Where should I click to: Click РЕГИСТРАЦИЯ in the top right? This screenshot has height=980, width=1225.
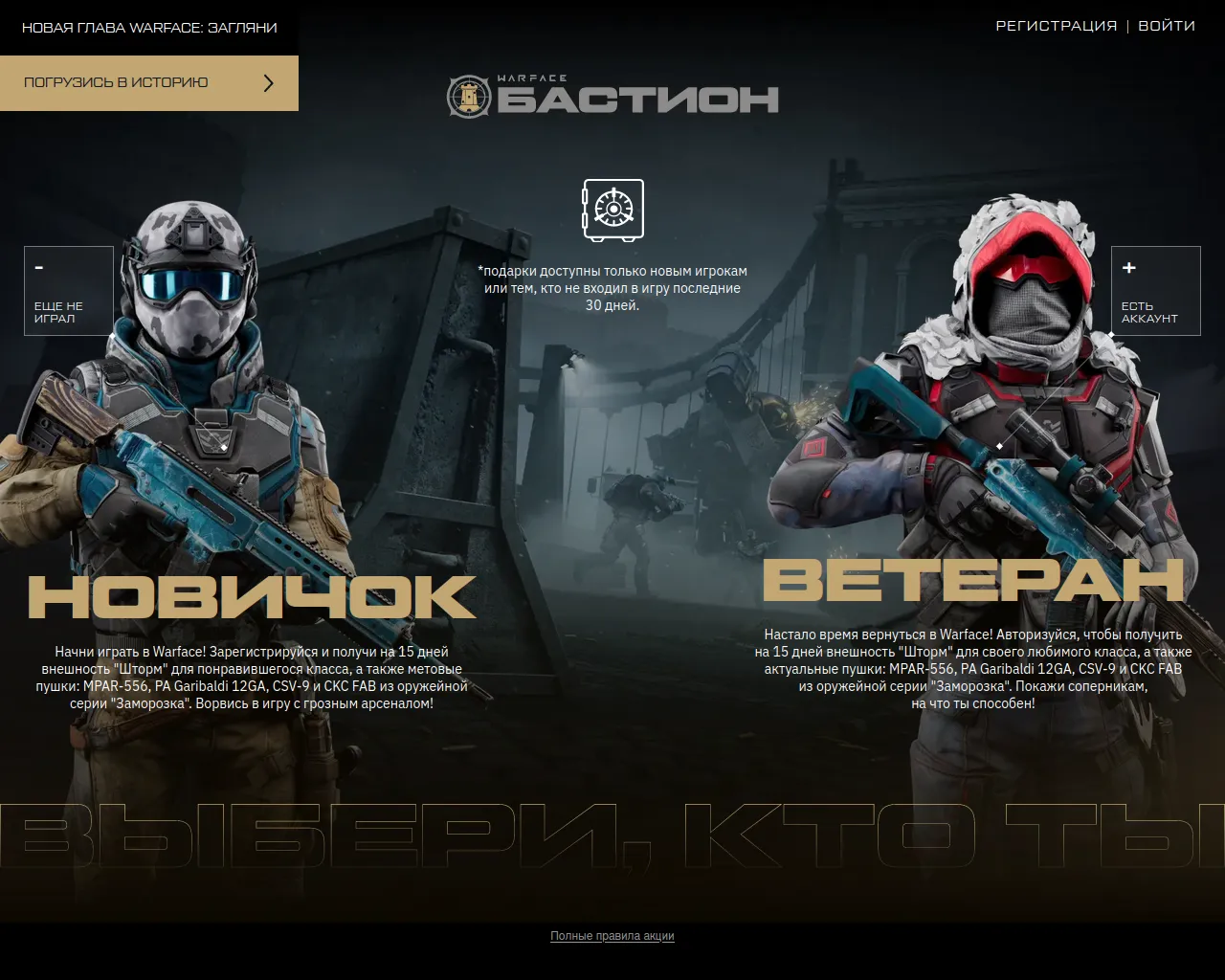[x=1057, y=26]
